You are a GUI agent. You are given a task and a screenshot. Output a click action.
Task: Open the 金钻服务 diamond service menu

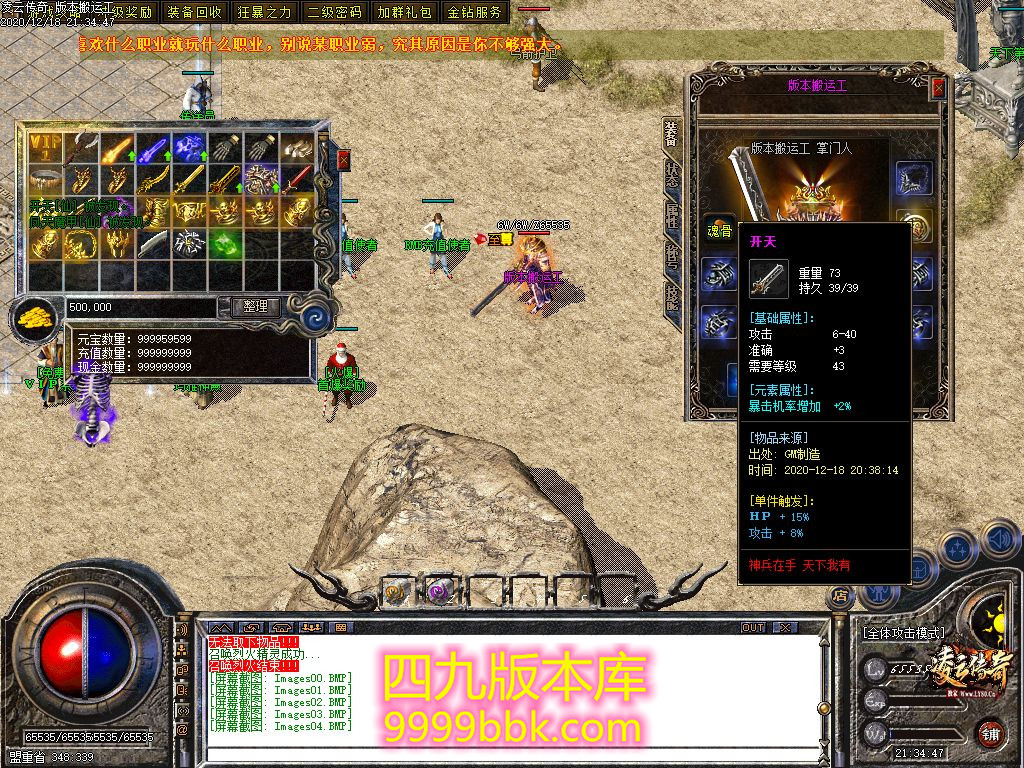click(475, 13)
